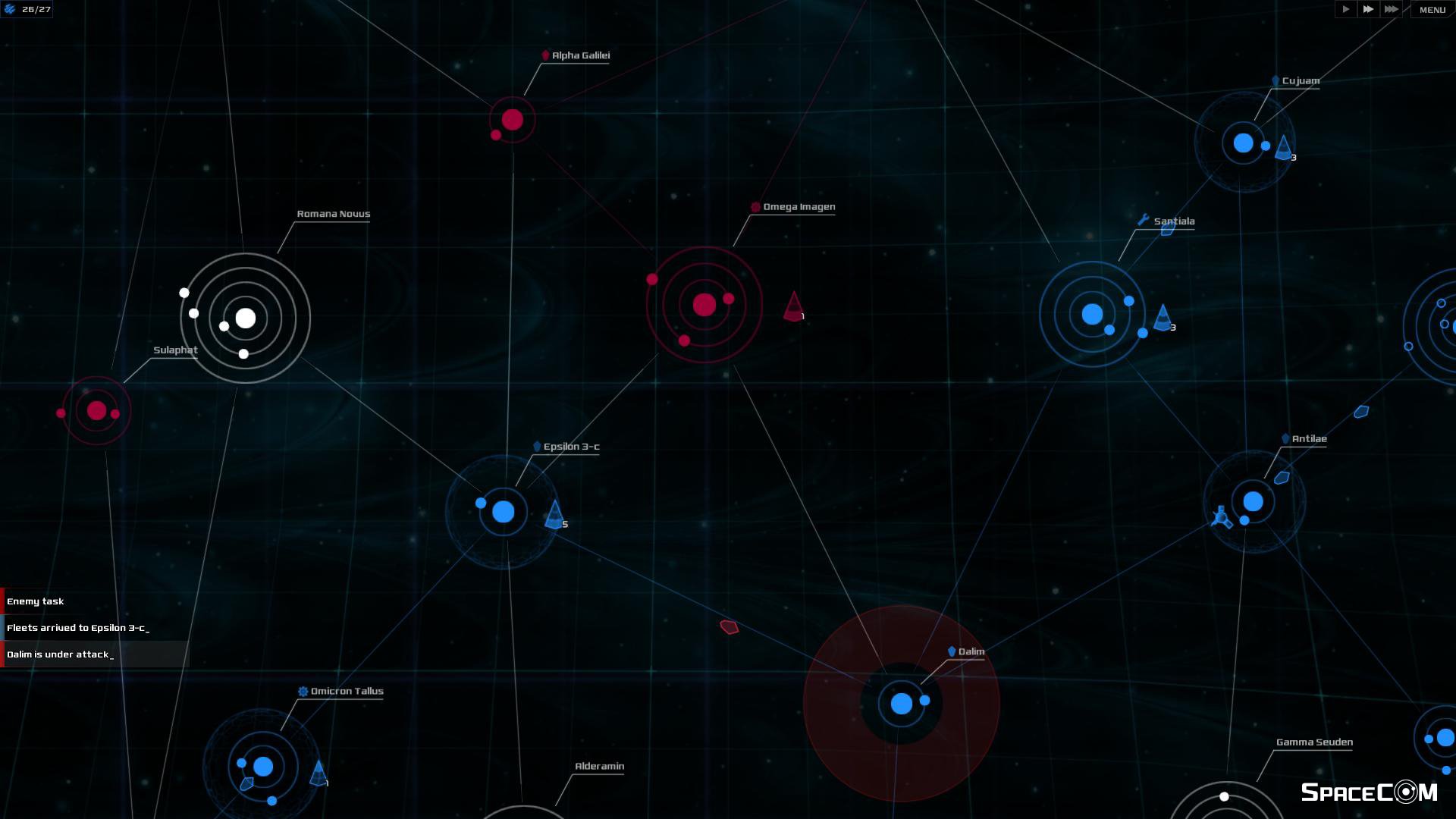The height and width of the screenshot is (819, 1456).
Task: Enable double-speed fast forward
Action: (1368, 9)
